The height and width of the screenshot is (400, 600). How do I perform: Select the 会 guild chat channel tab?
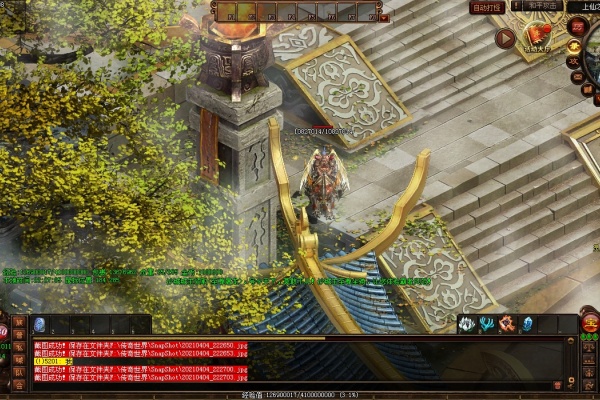18,387
